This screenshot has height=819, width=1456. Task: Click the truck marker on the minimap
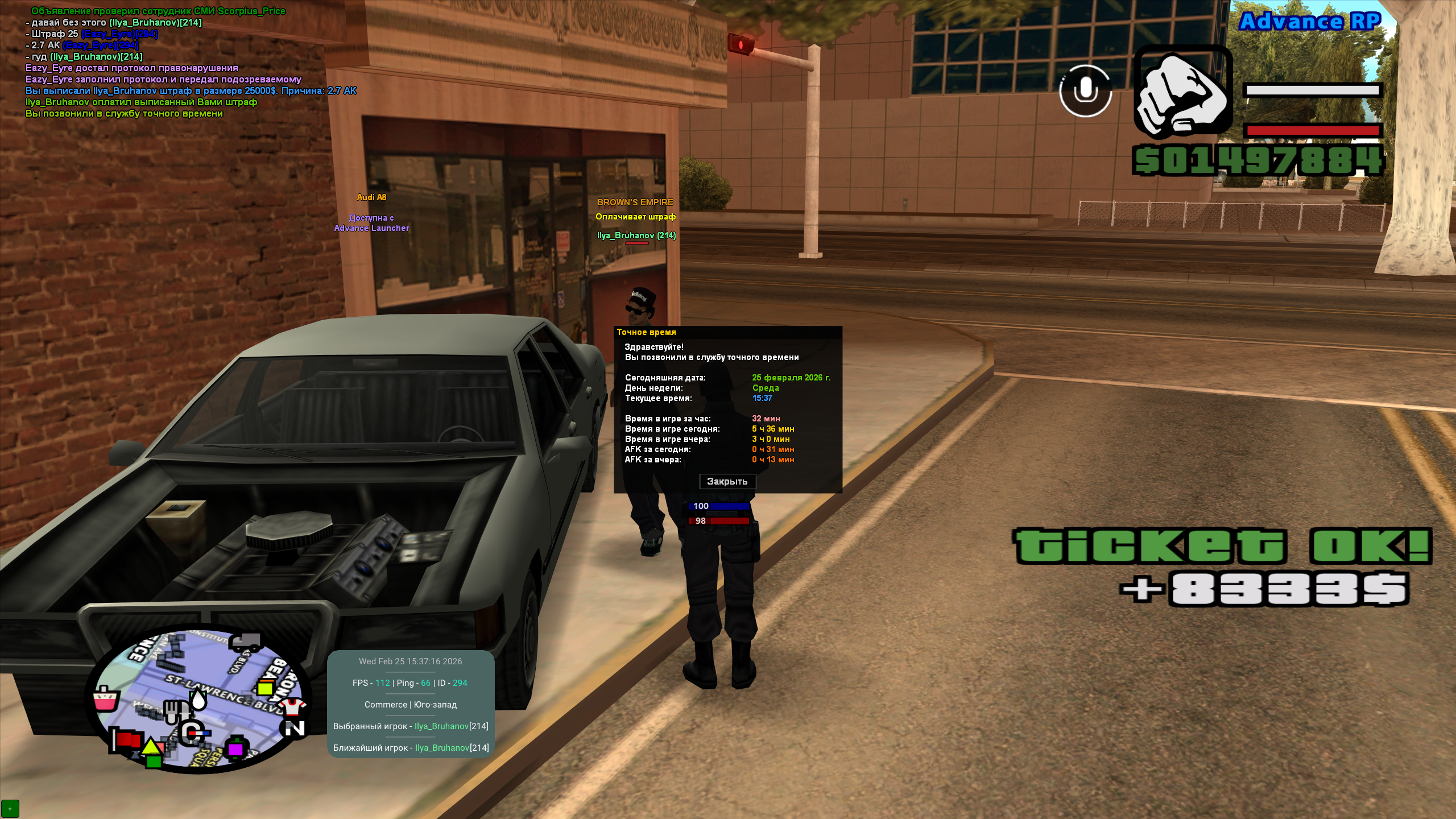(x=246, y=643)
